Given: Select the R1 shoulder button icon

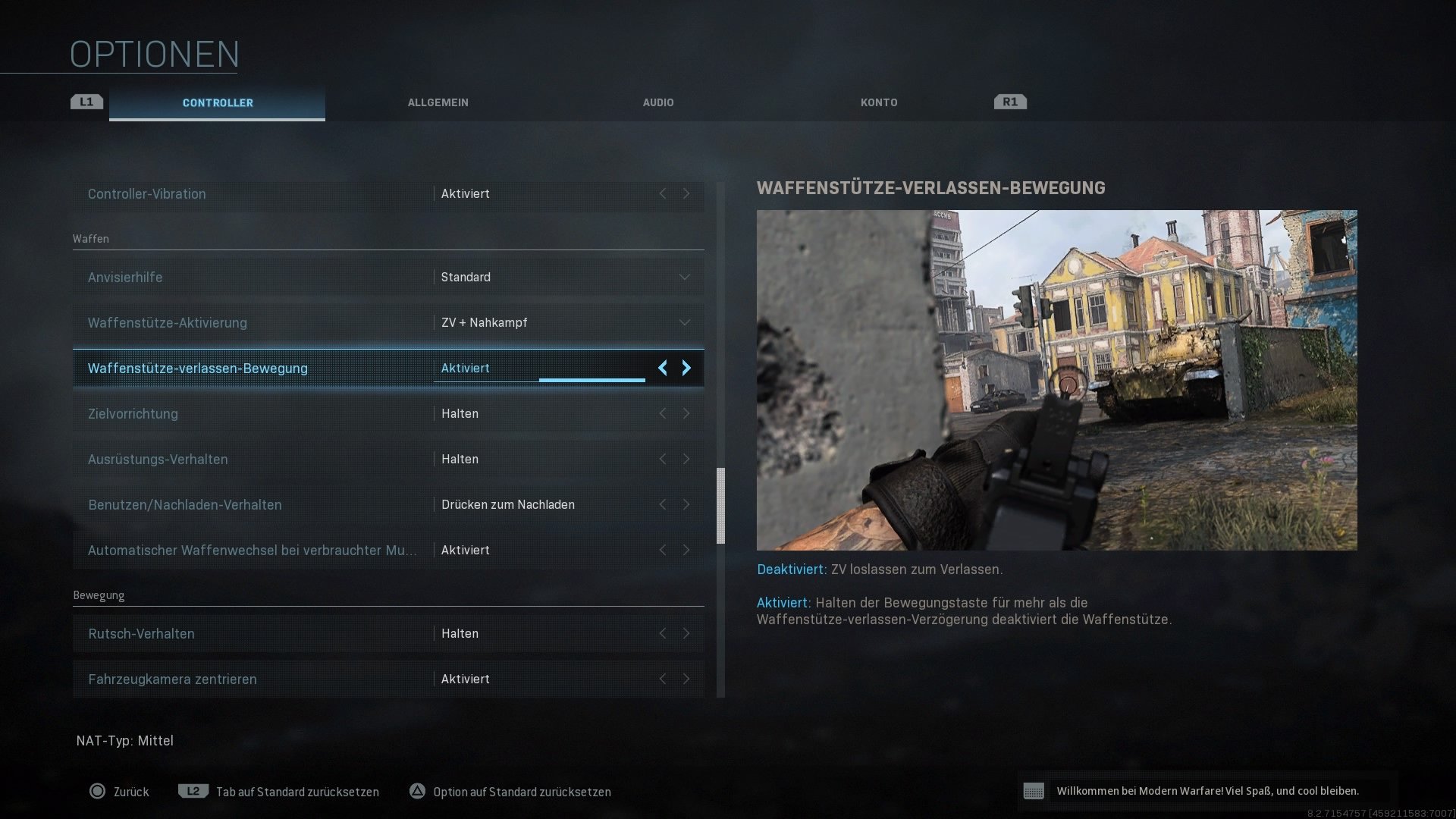Looking at the screenshot, I should point(1009,101).
